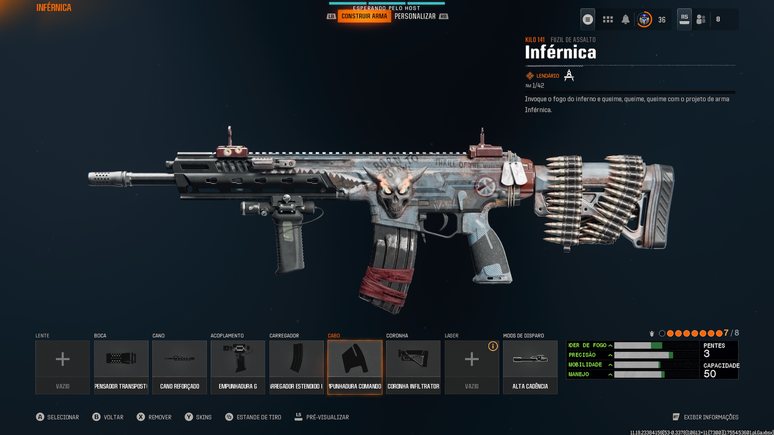Switch to the Construir Arma tab
The width and height of the screenshot is (774, 435).
pos(364,16)
